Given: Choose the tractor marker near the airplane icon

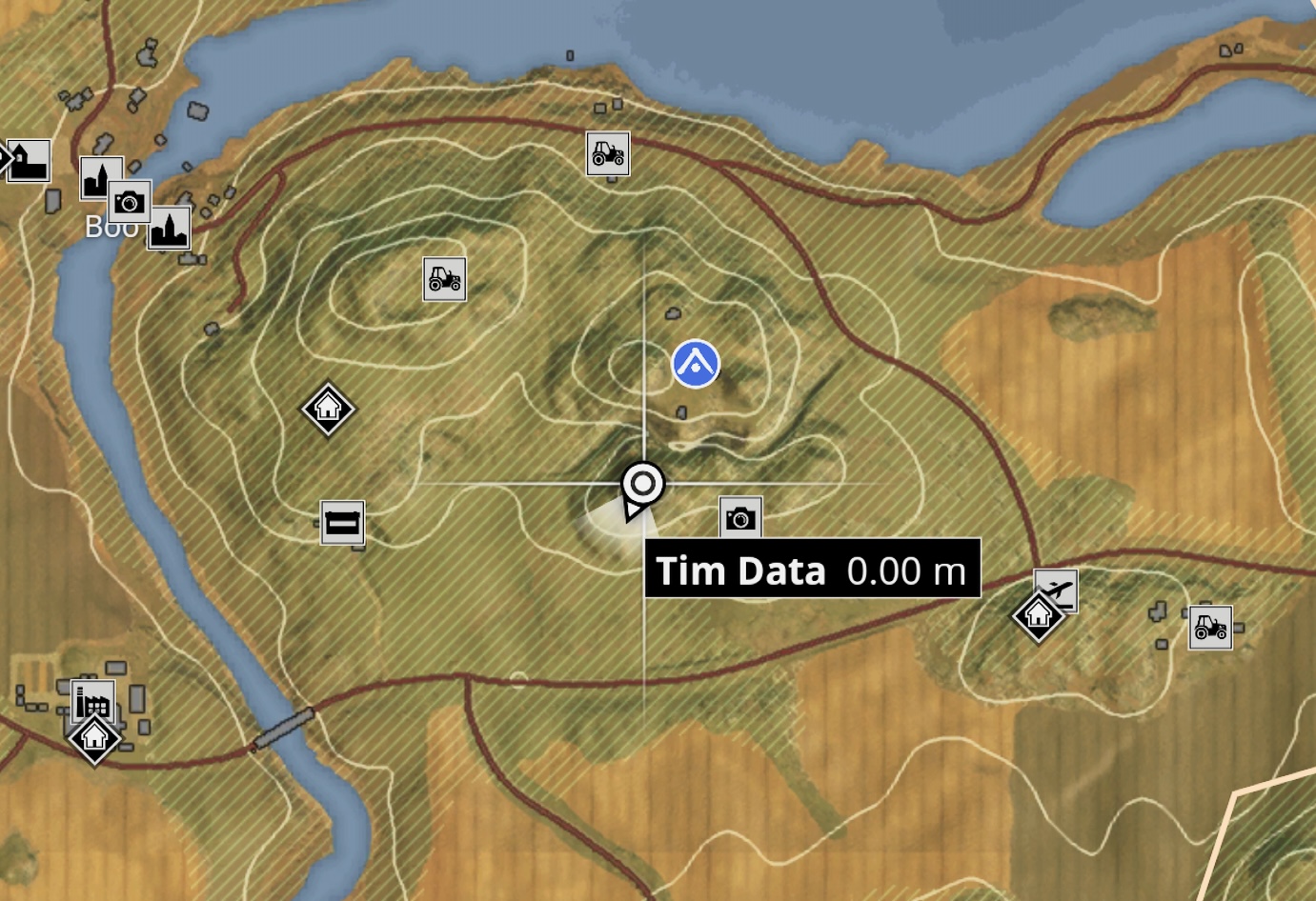Looking at the screenshot, I should coord(1210,628).
